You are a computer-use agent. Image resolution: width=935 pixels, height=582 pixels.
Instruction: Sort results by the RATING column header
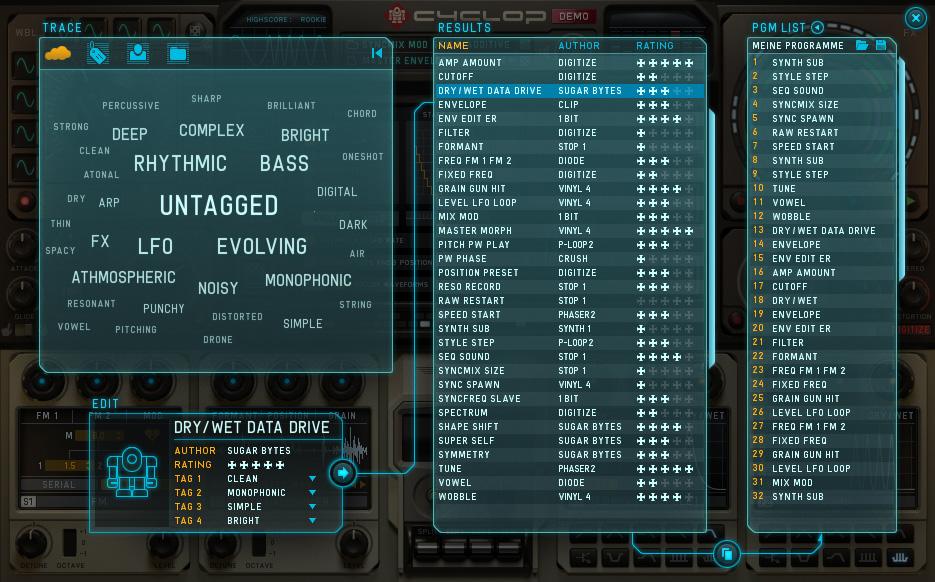[655, 46]
